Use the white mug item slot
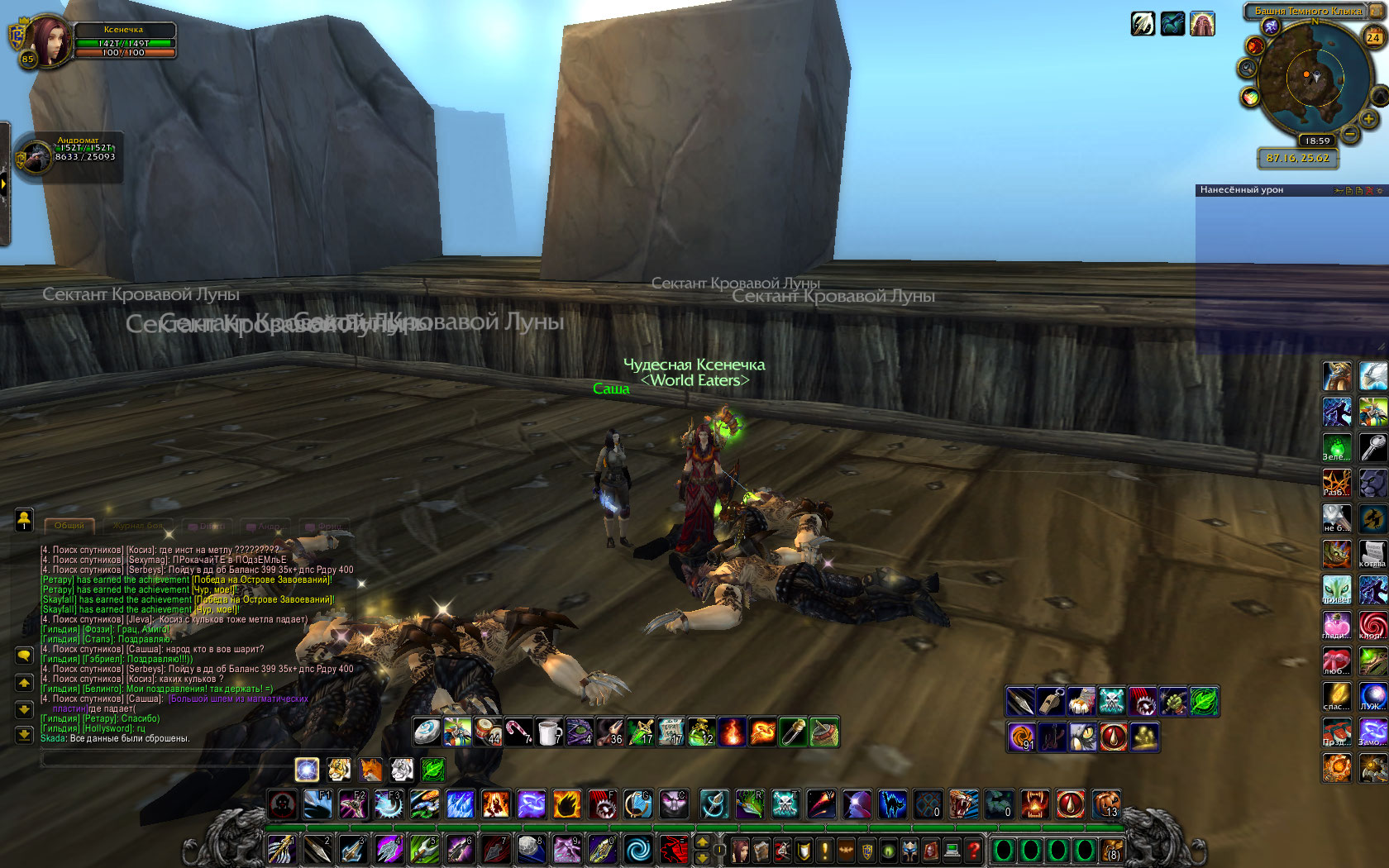This screenshot has width=1389, height=868. pos(549,732)
